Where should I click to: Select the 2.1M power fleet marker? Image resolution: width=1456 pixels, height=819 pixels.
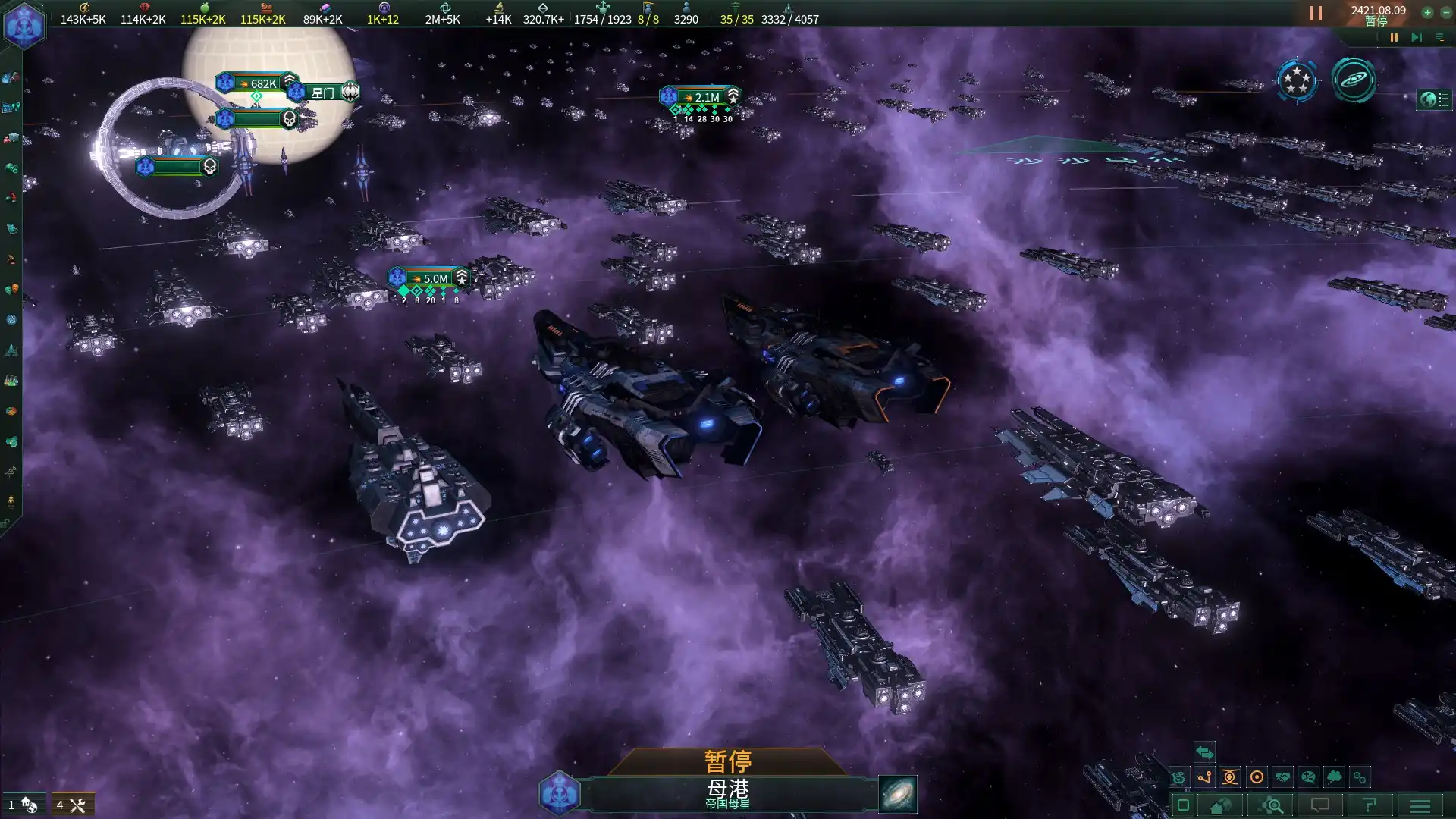pyautogui.click(x=701, y=97)
